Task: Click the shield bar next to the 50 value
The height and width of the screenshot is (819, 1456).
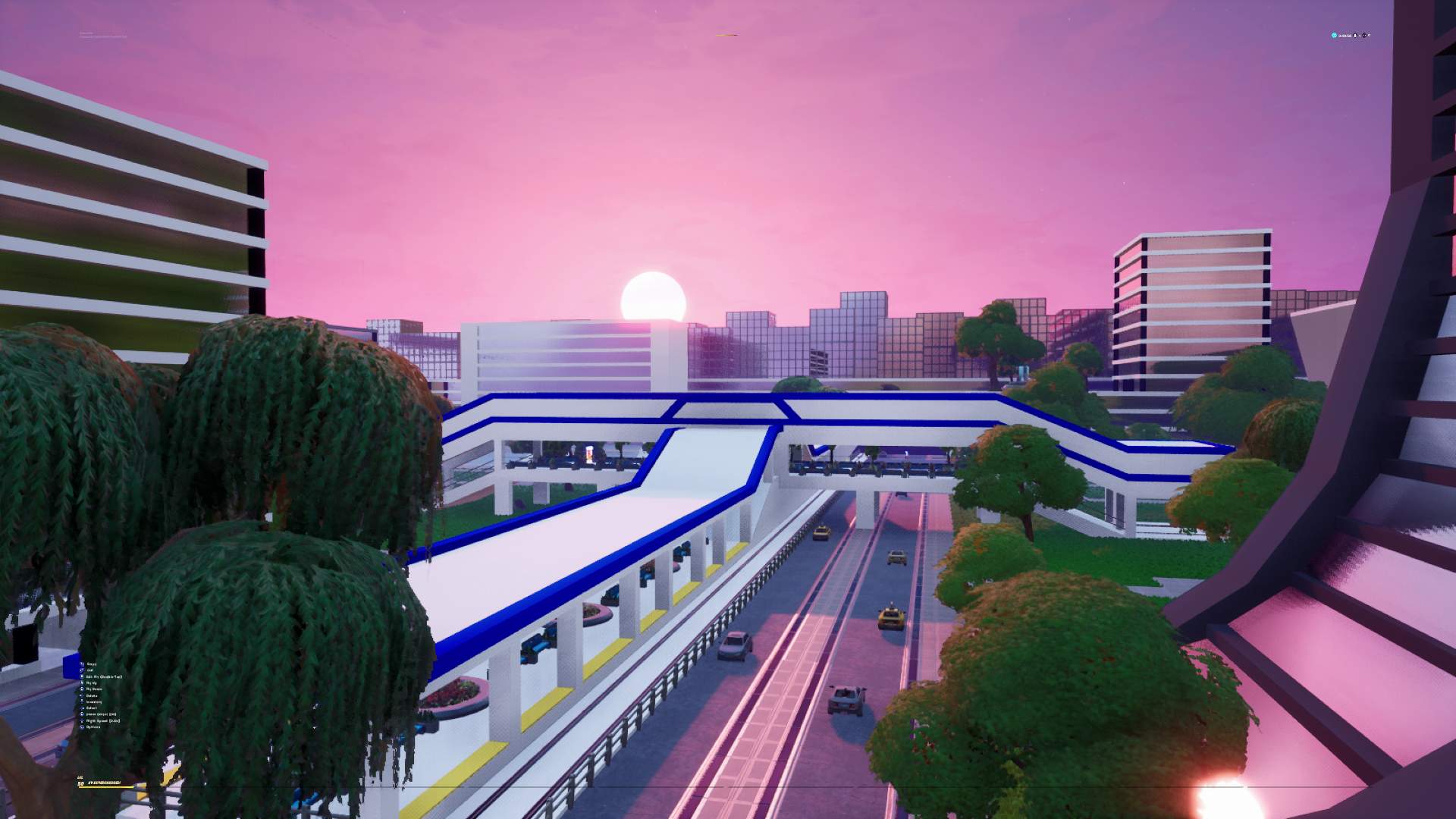Action: coord(106,787)
